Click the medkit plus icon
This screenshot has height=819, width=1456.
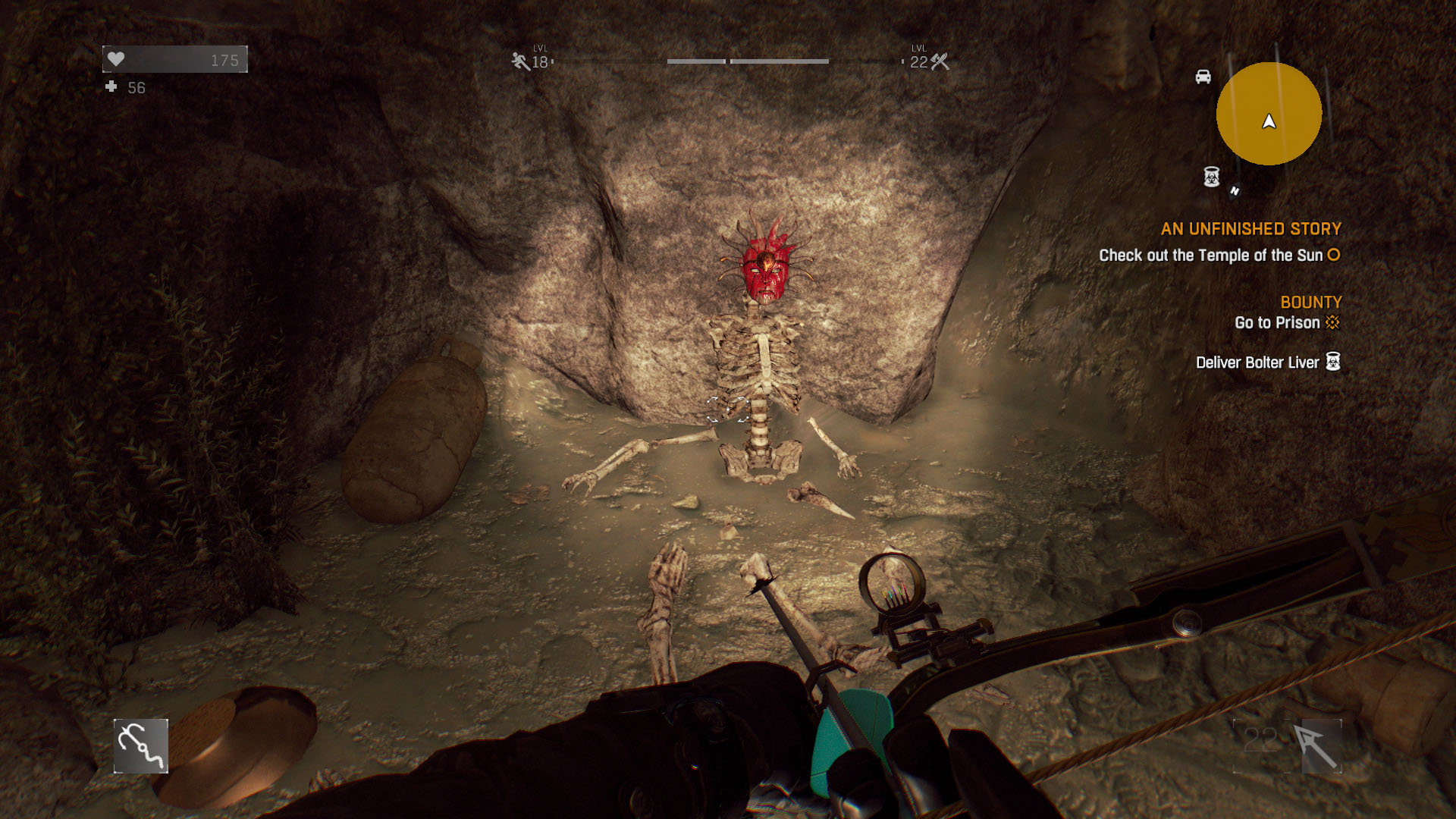point(111,87)
